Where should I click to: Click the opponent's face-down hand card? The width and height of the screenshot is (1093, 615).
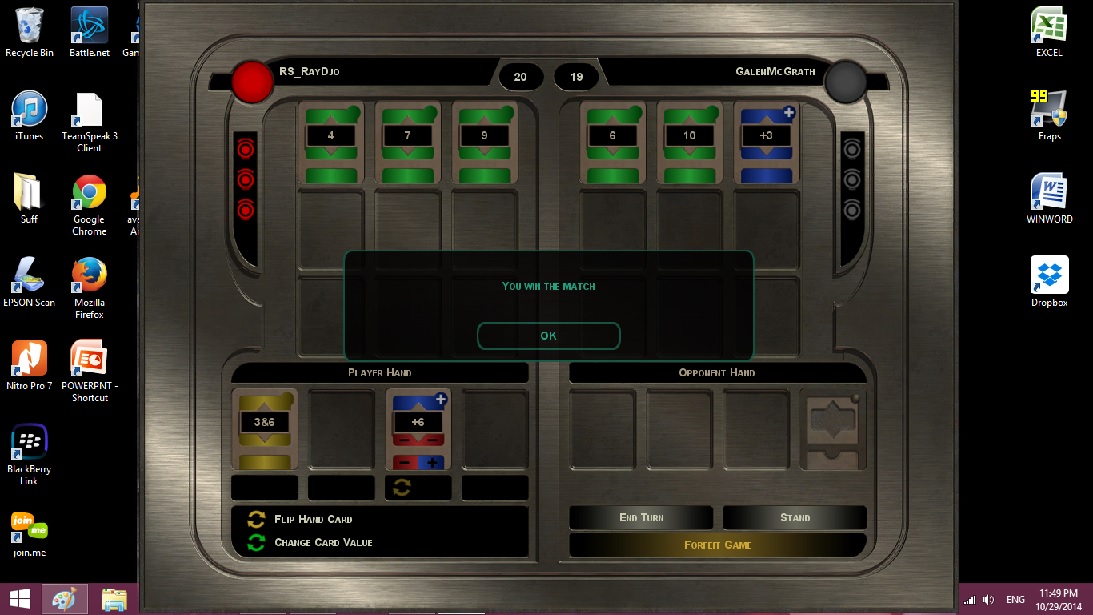click(x=834, y=429)
